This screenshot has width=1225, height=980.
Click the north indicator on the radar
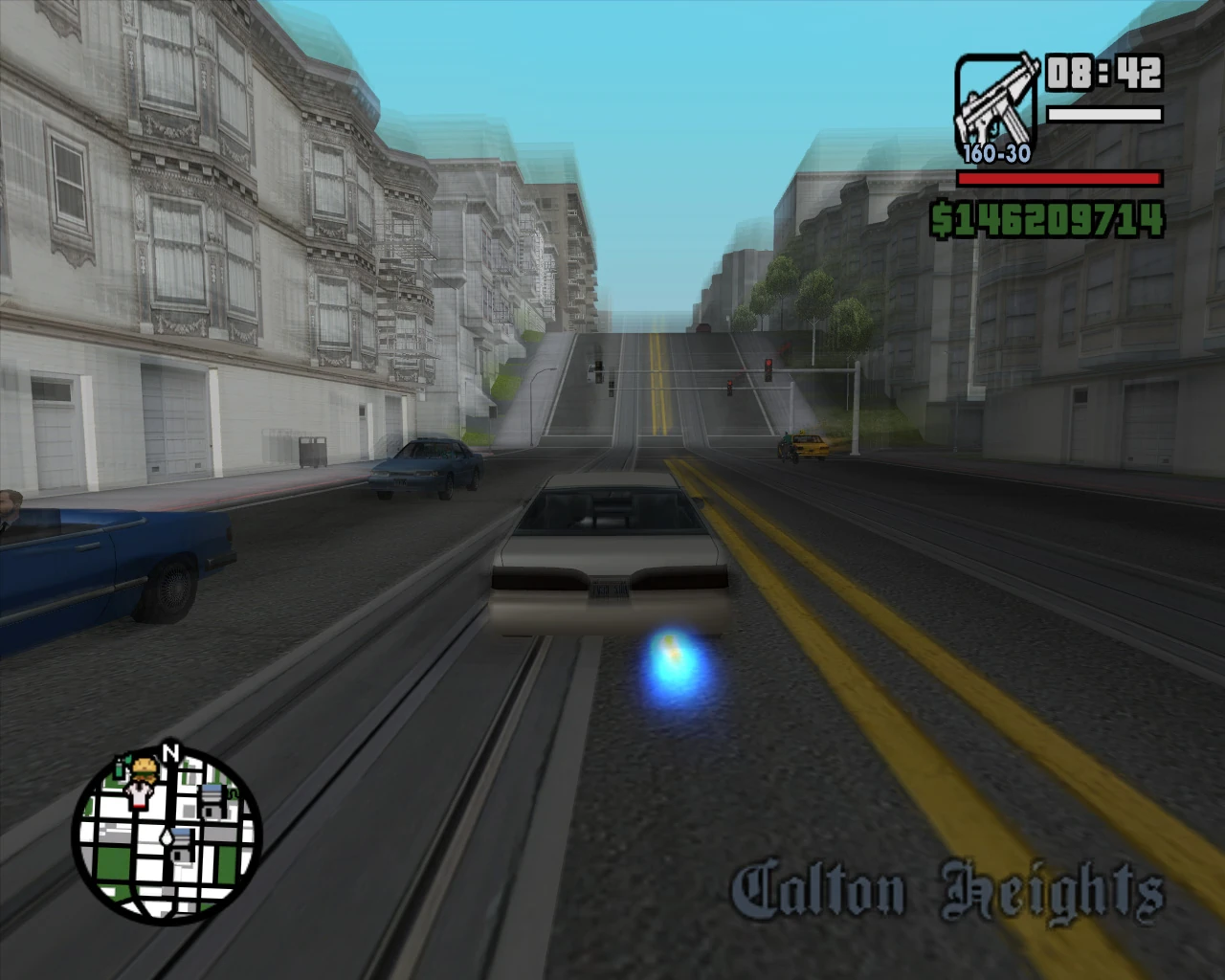(171, 752)
